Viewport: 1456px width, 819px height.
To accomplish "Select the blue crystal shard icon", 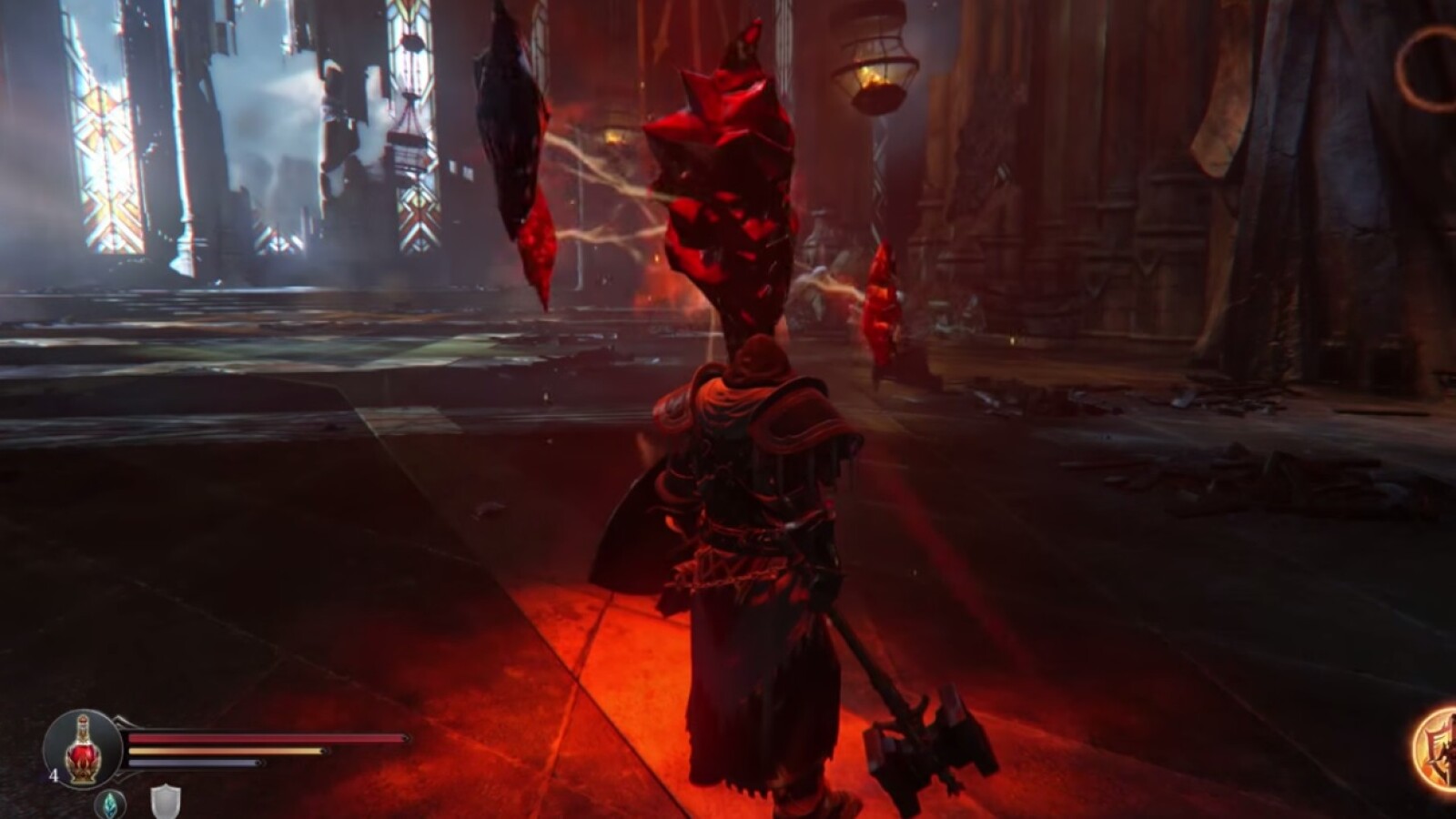I will (x=110, y=803).
